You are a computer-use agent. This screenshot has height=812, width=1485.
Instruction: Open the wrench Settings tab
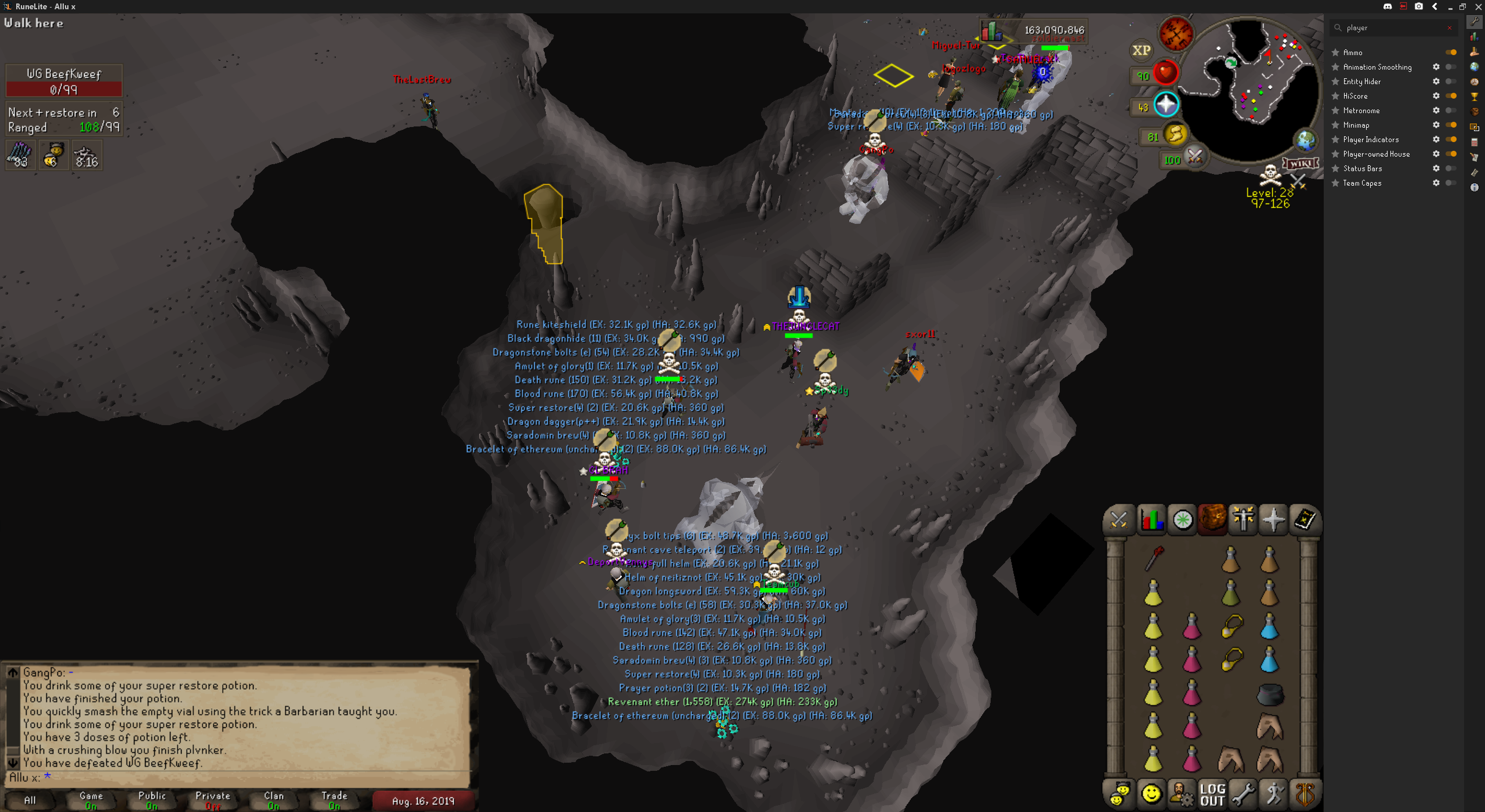click(x=1243, y=795)
